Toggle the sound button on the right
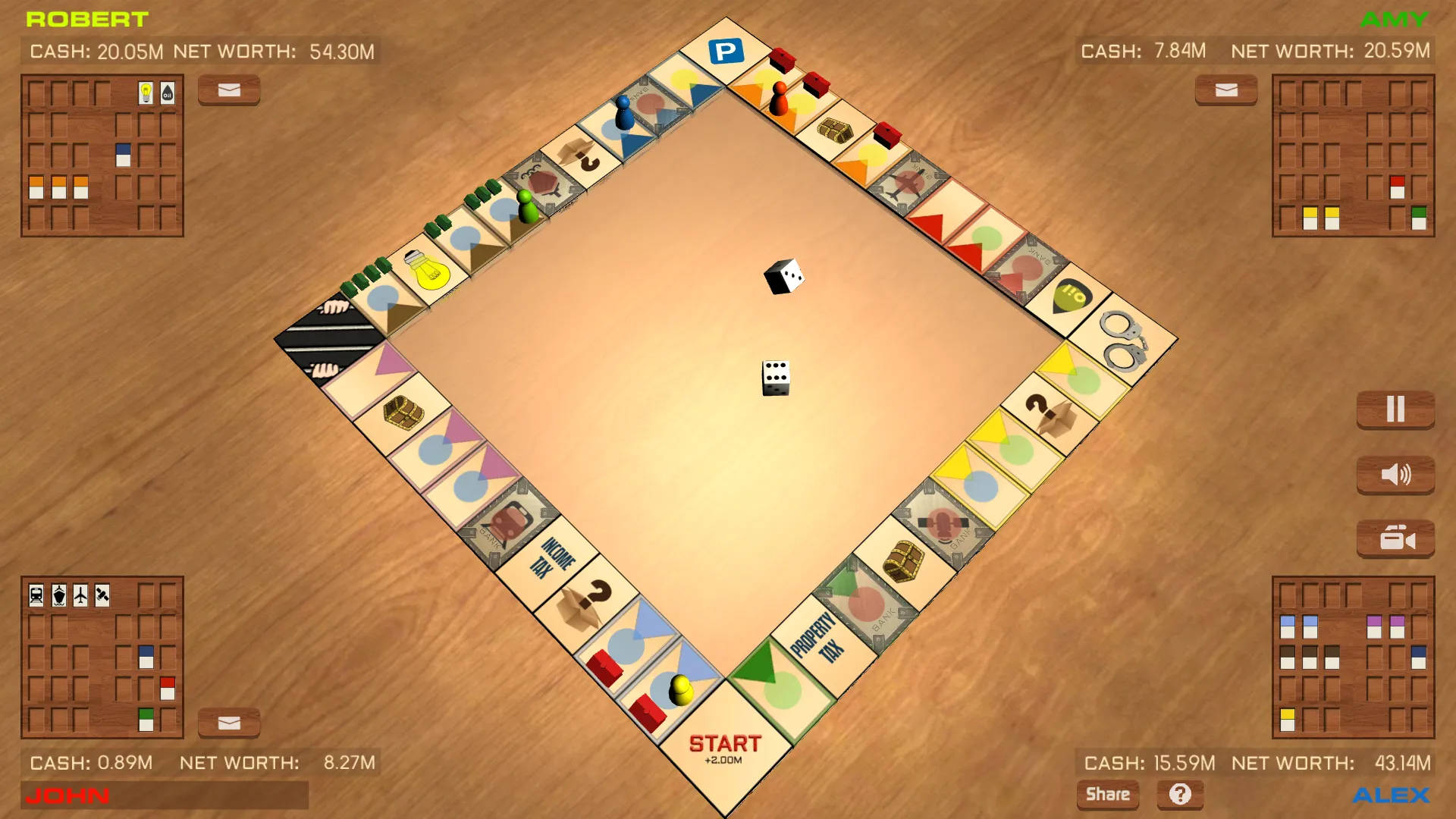The width and height of the screenshot is (1456, 819). 1396,475
